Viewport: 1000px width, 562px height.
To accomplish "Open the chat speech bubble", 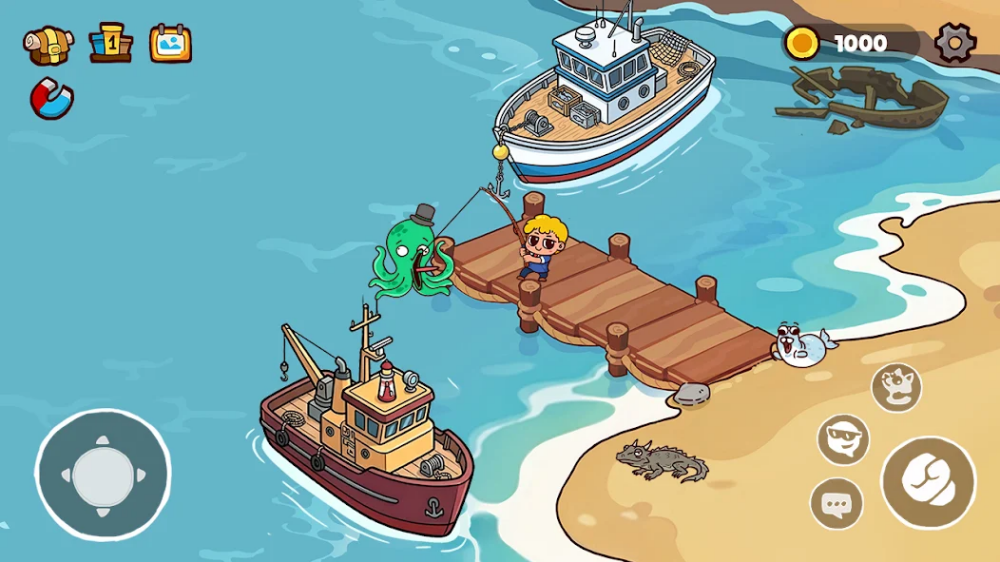I will (836, 504).
